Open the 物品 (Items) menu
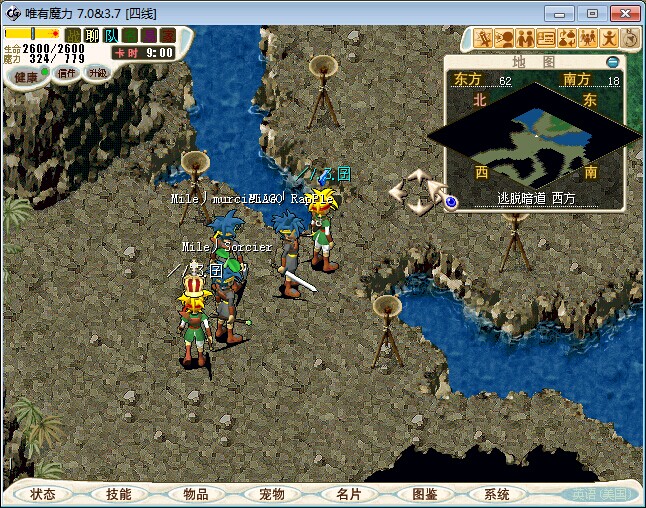This screenshot has height=508, width=646. [x=195, y=494]
